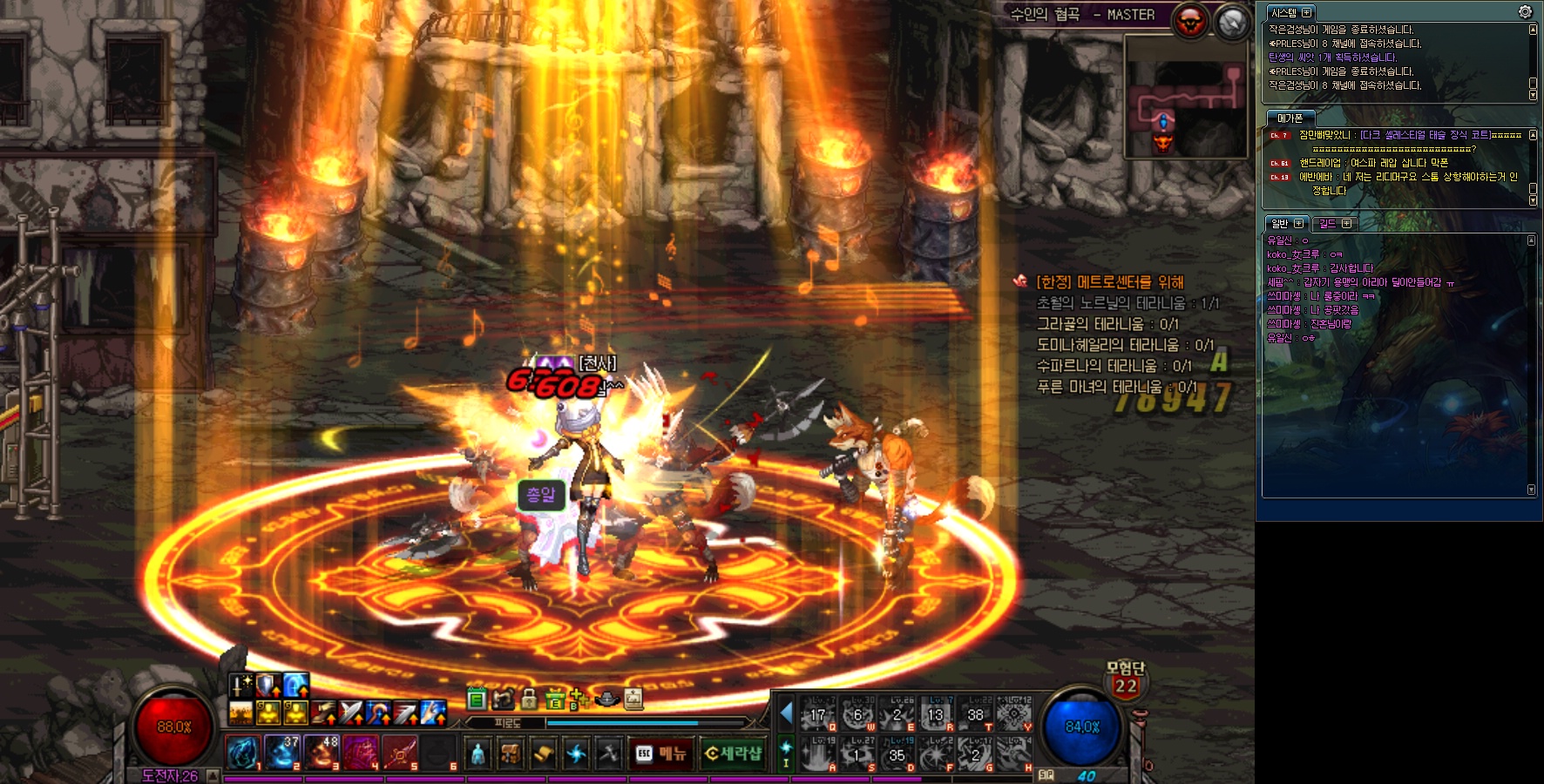
Task: Use the consumable in quick slot 2
Action: [x=282, y=753]
